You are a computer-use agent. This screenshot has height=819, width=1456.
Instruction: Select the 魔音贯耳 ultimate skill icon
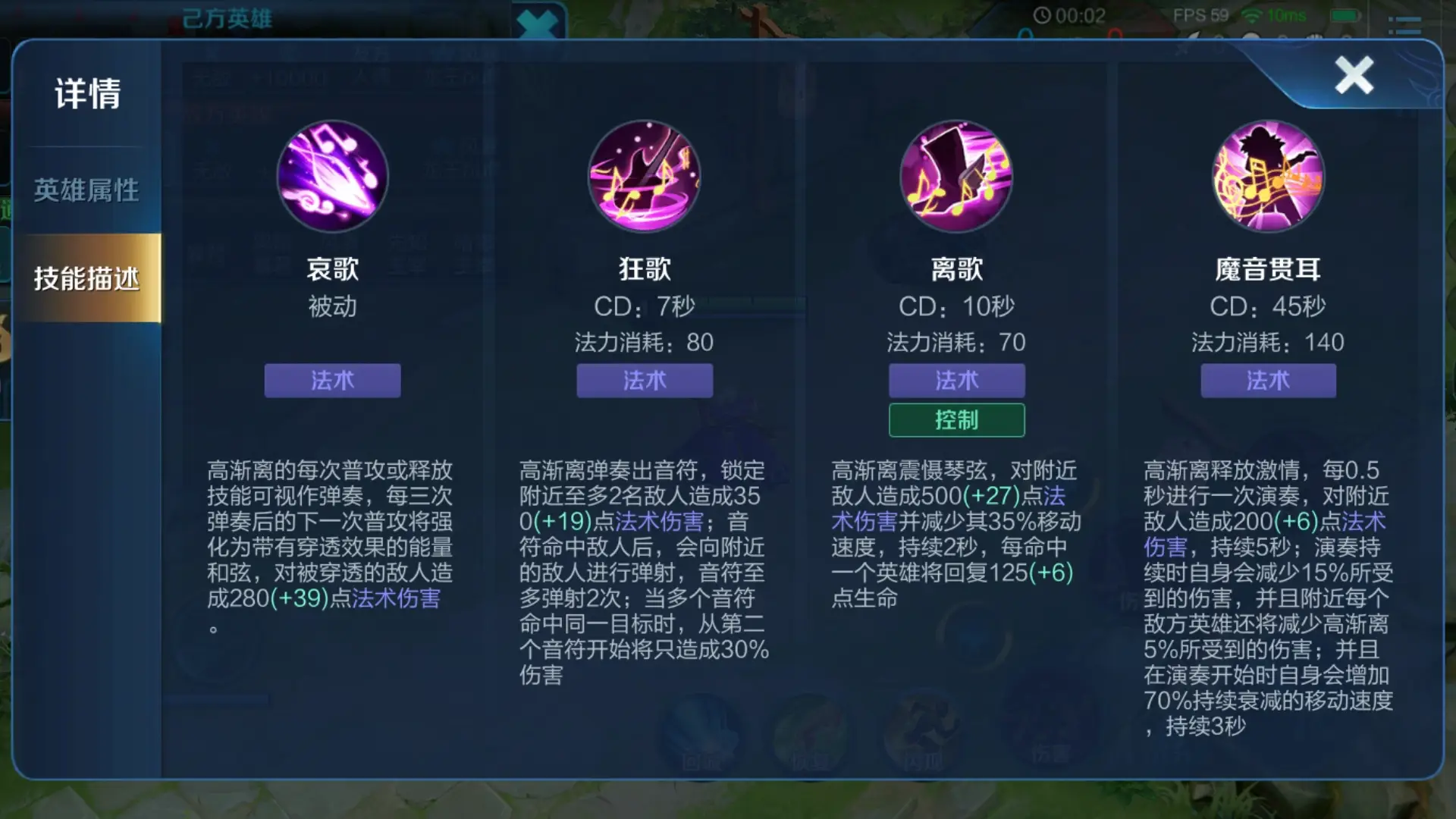click(x=1267, y=177)
